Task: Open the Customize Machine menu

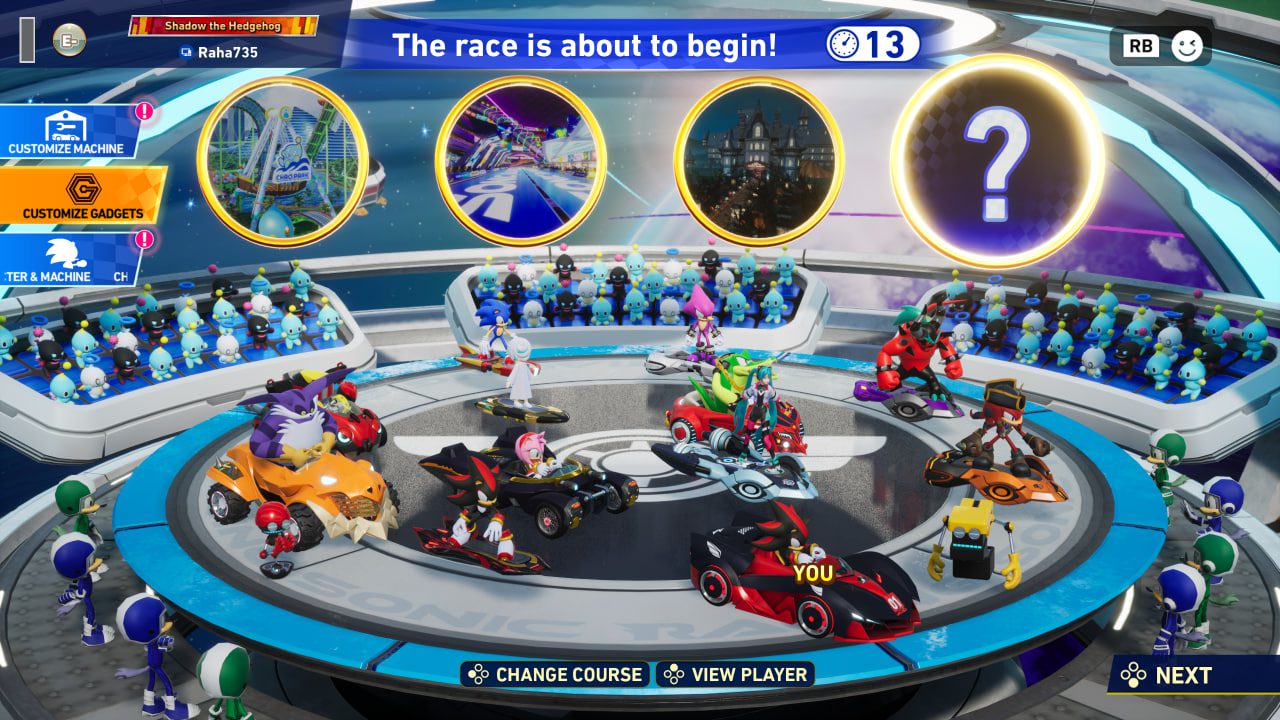Action: 67,133
